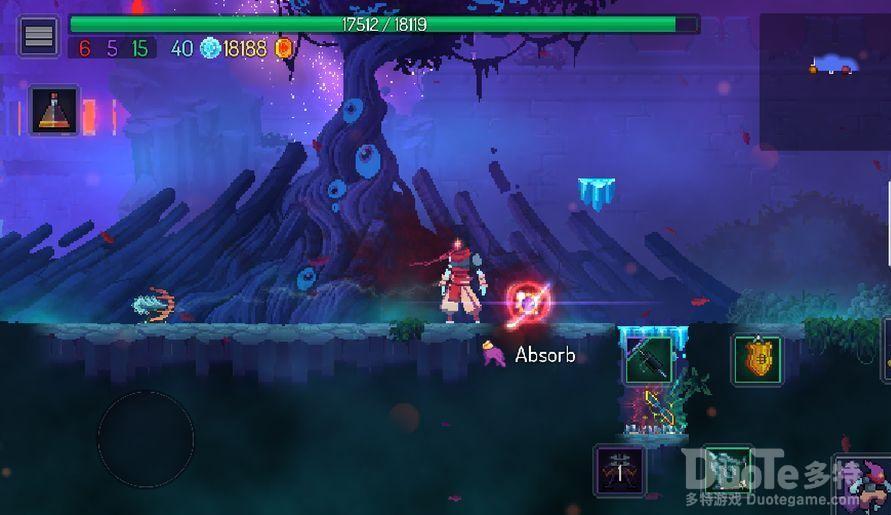Activate the orange shield slot
This screenshot has width=891, height=515.
[757, 359]
